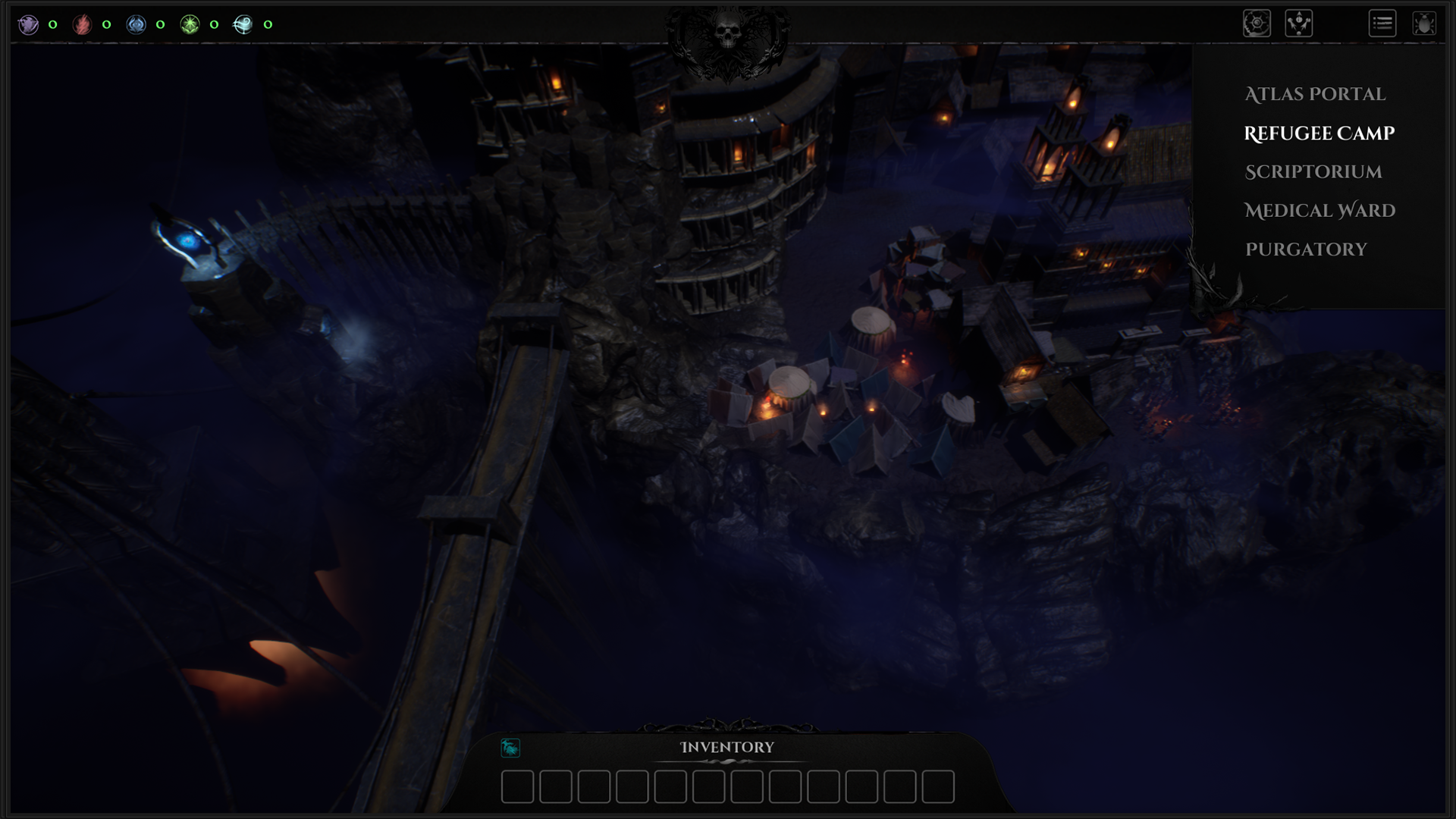Click the first empty inventory slot
Viewport: 1456px width, 819px height.
pos(518,787)
